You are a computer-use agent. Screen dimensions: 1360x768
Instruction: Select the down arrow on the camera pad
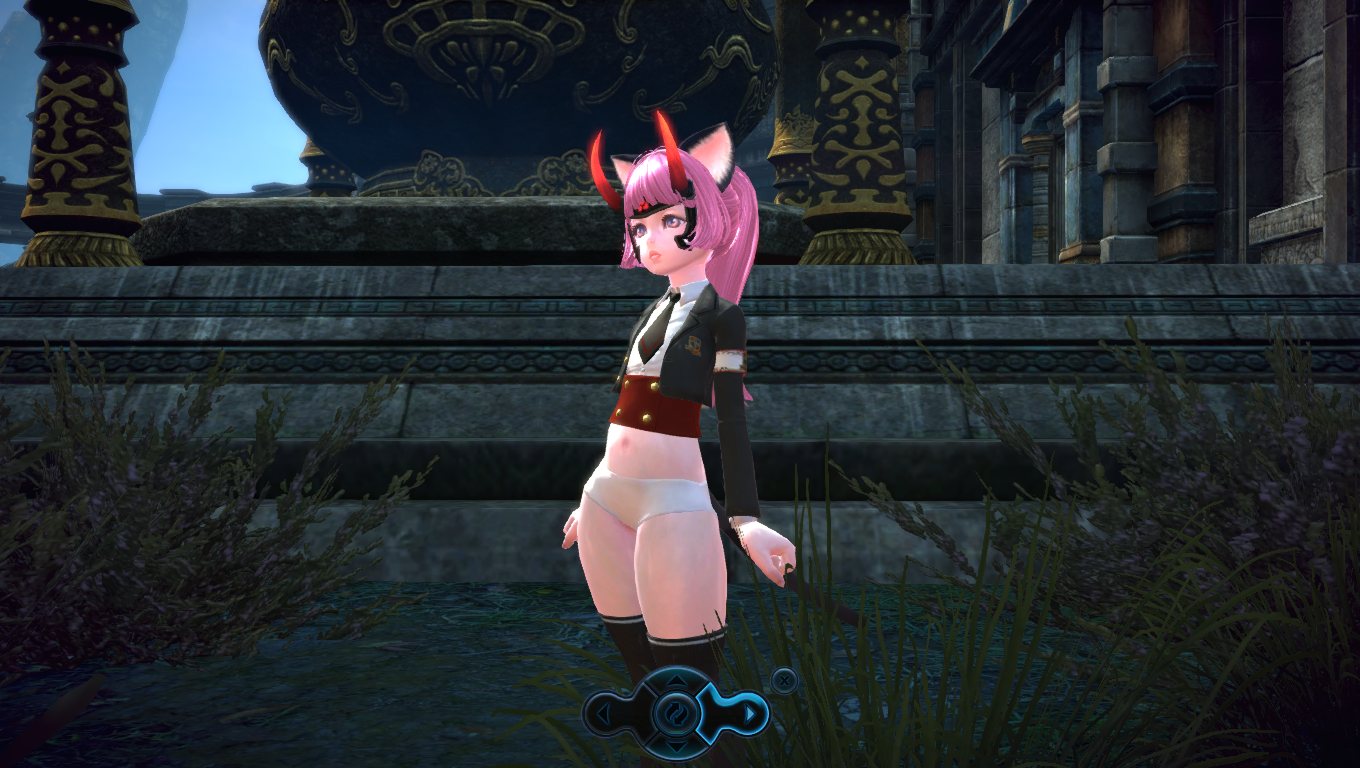(x=676, y=746)
